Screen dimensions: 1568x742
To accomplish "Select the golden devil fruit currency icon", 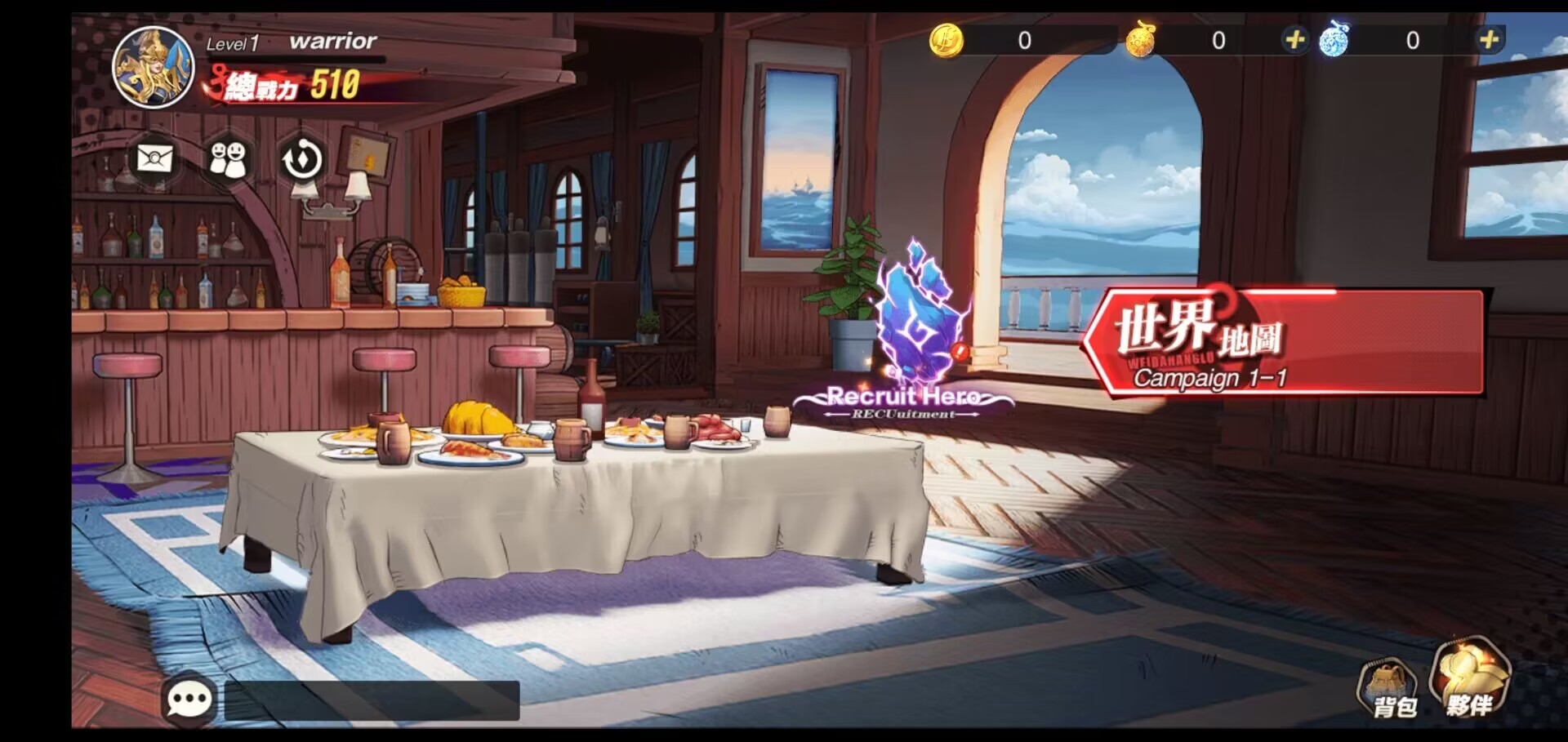I will (x=1141, y=39).
